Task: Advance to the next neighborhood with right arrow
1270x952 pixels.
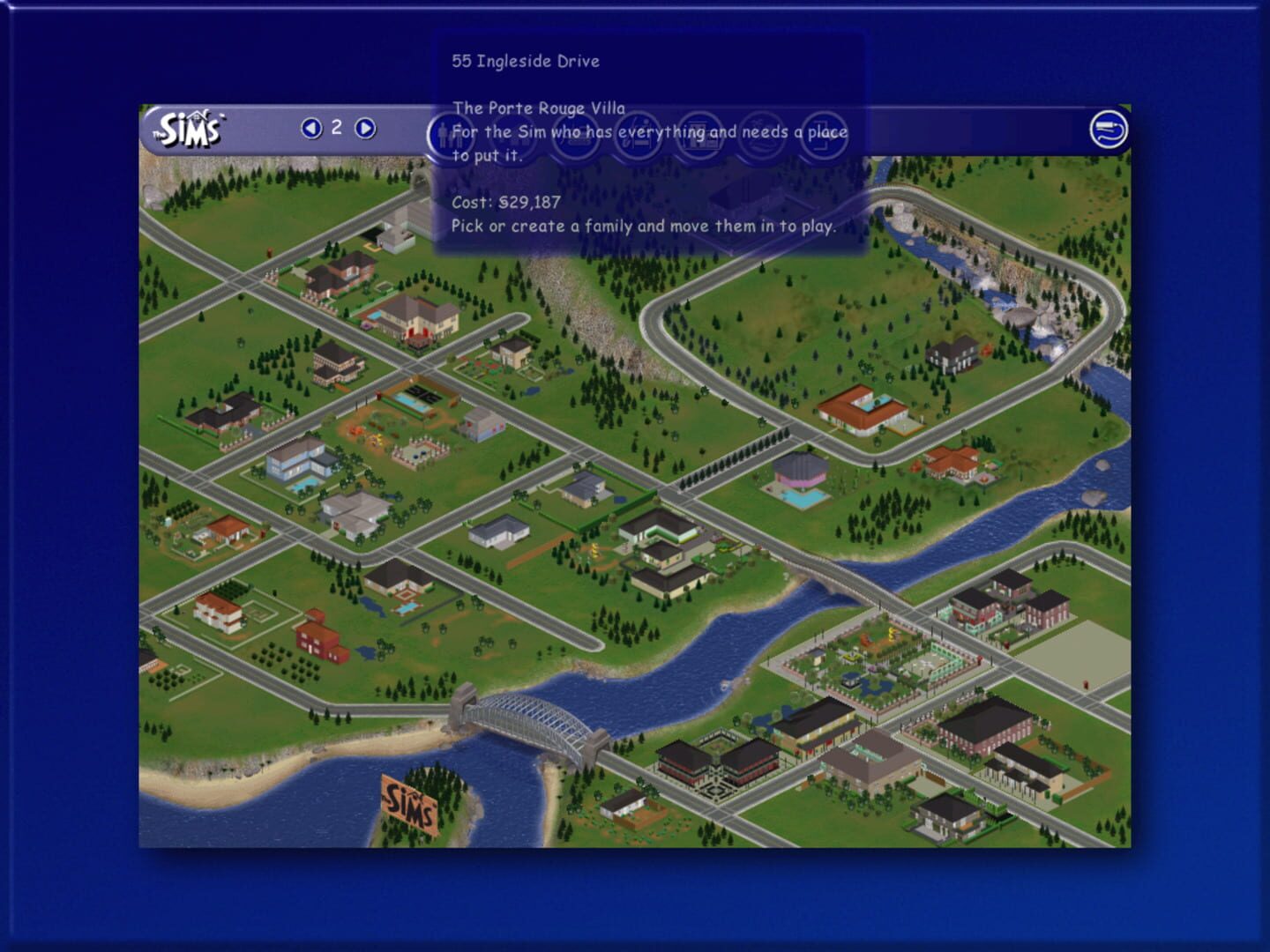Action: 362,128
